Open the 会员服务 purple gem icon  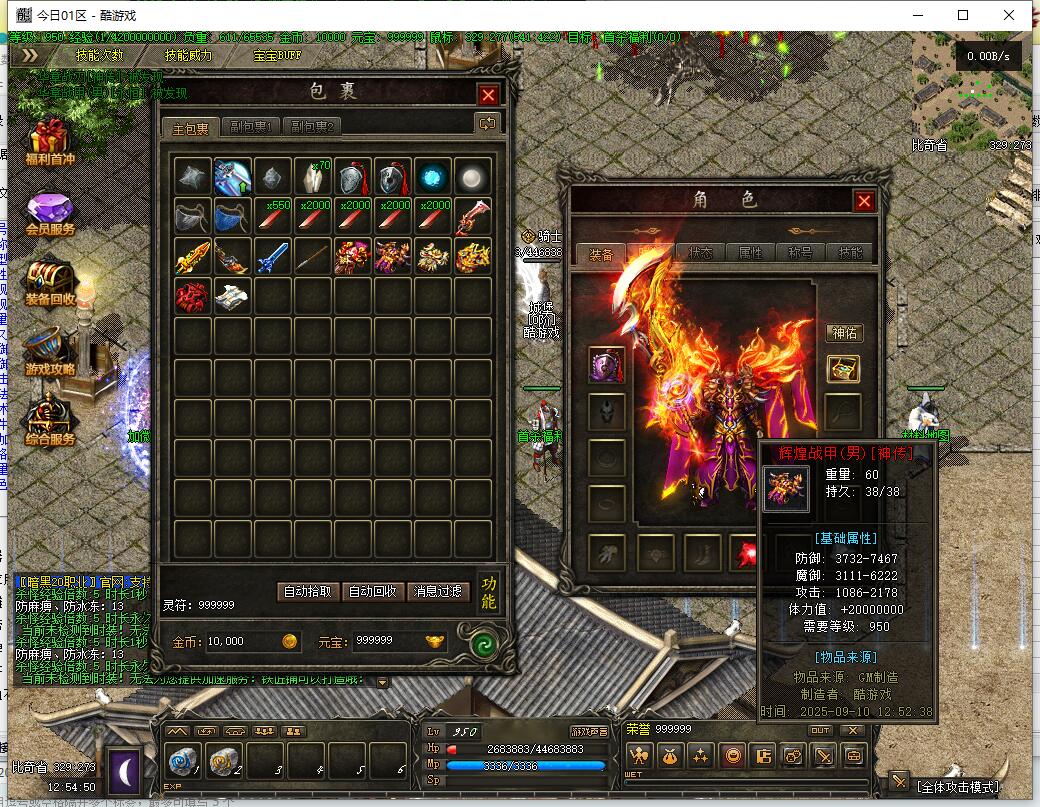coord(49,215)
